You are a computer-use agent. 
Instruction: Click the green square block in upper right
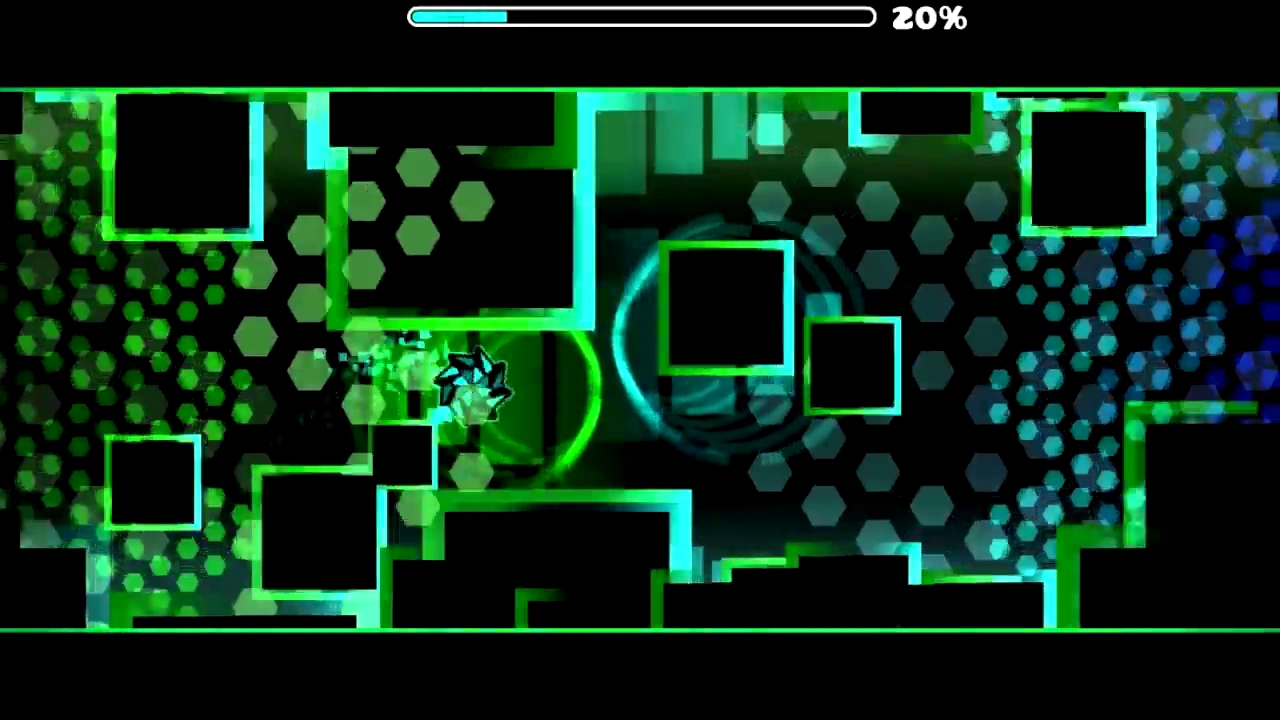(1090, 165)
